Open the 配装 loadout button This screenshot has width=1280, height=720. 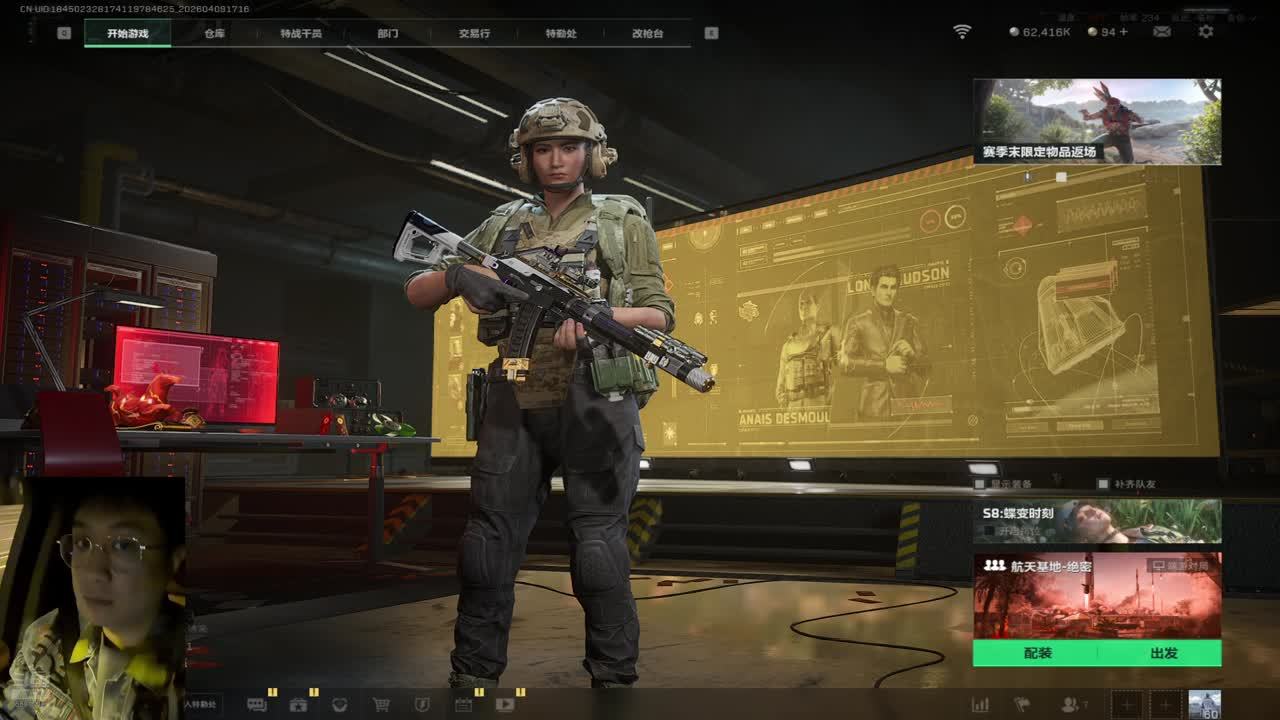coord(1038,653)
